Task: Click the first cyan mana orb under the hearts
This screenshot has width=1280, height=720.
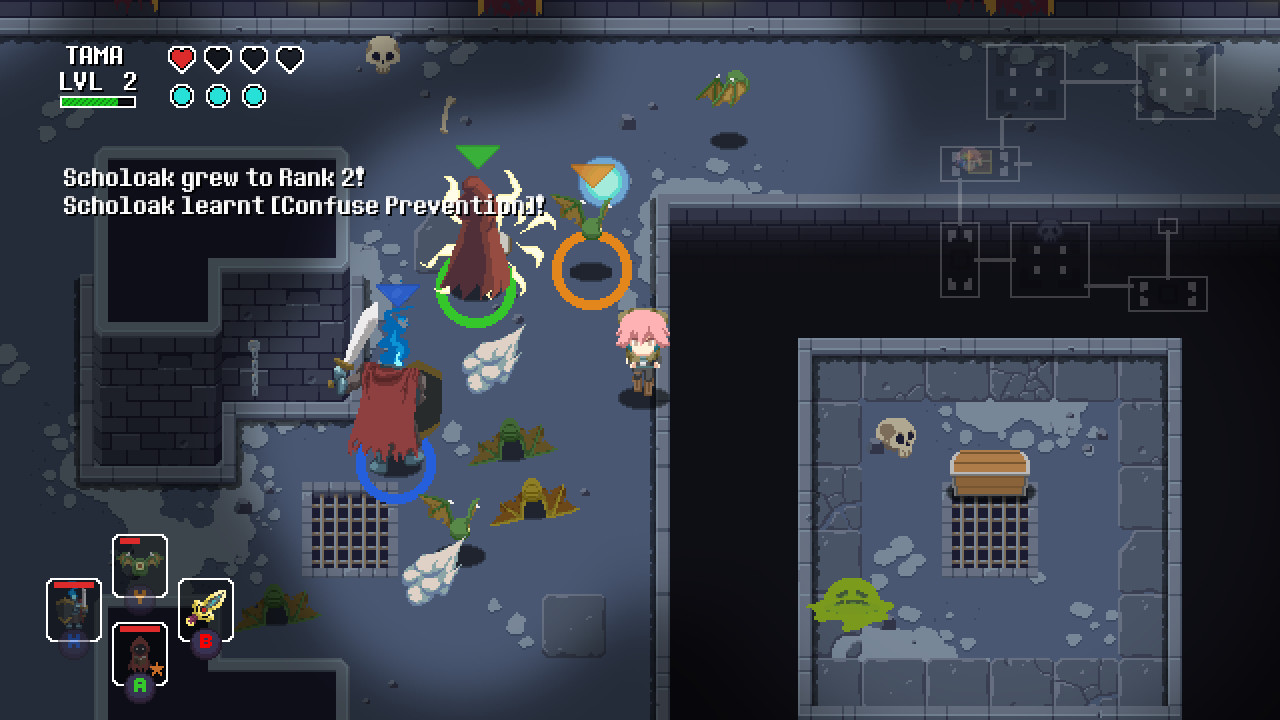Action: [181, 96]
